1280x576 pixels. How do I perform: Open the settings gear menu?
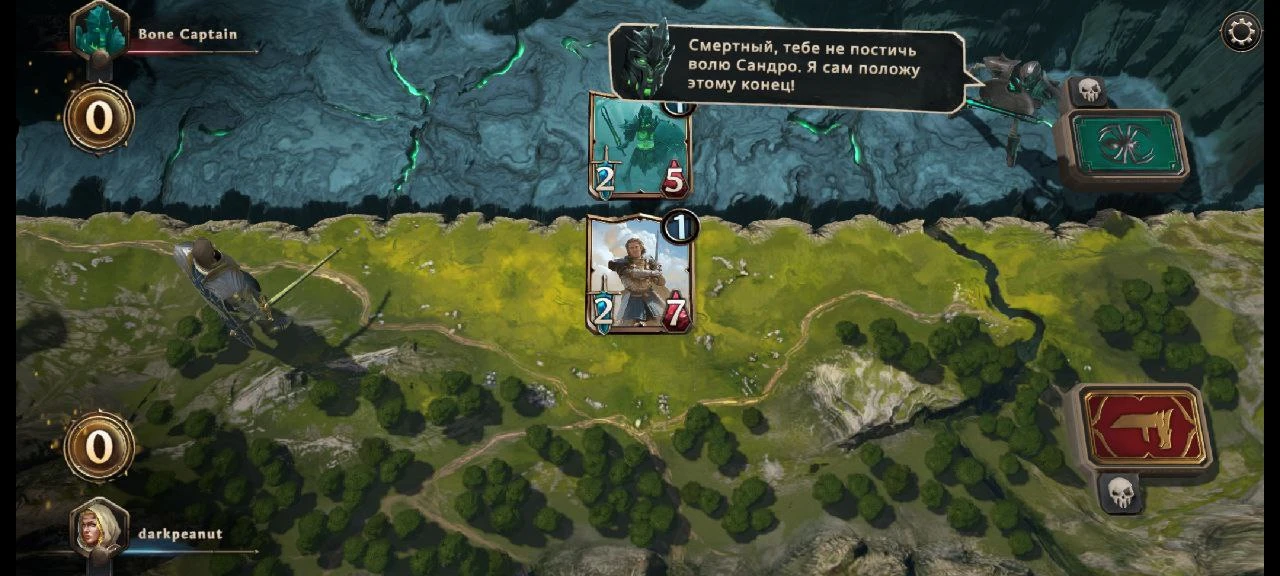click(x=1241, y=32)
